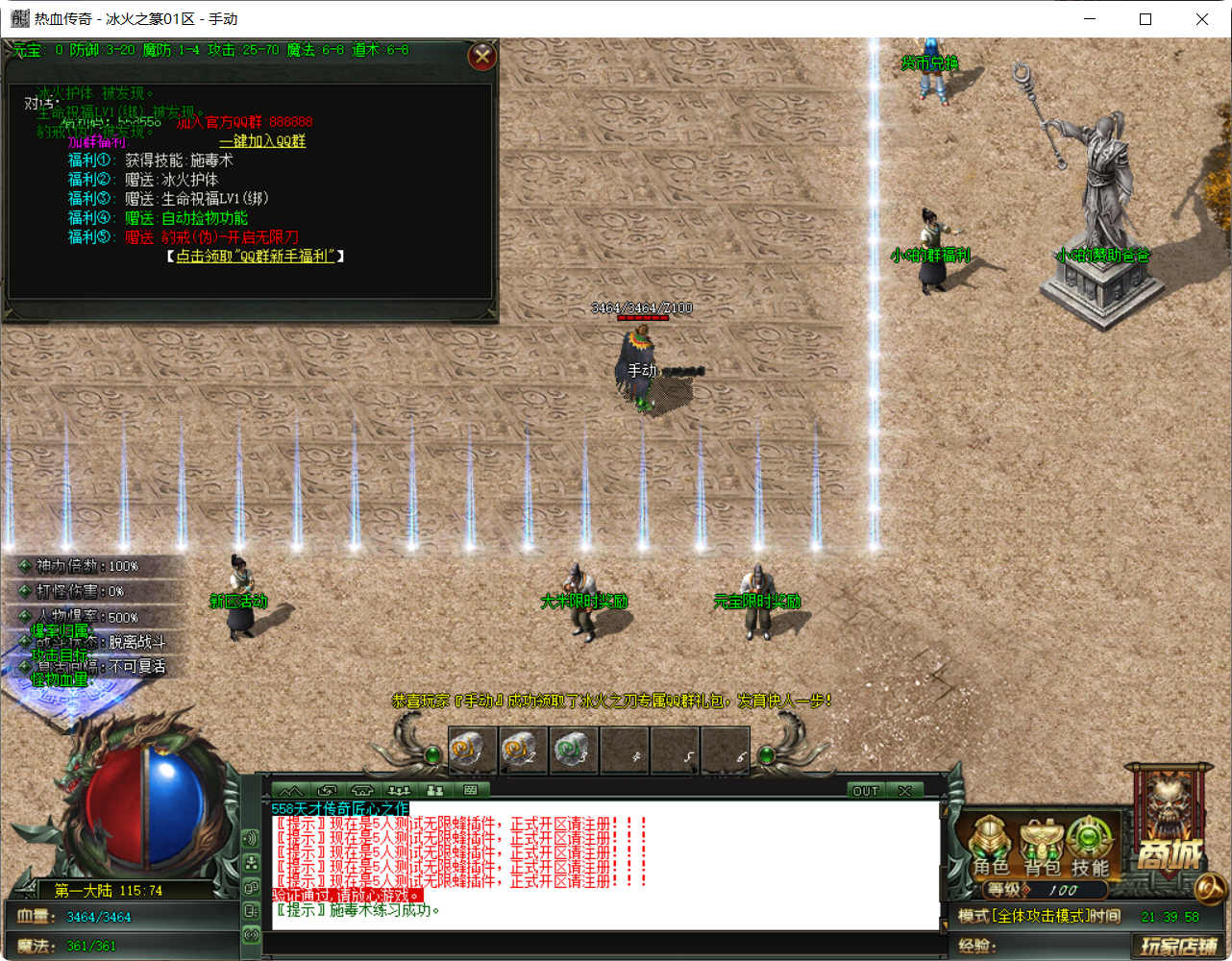Select the house/guild icon in chat toolbar
The width and height of the screenshot is (1232, 961).
pos(362,790)
